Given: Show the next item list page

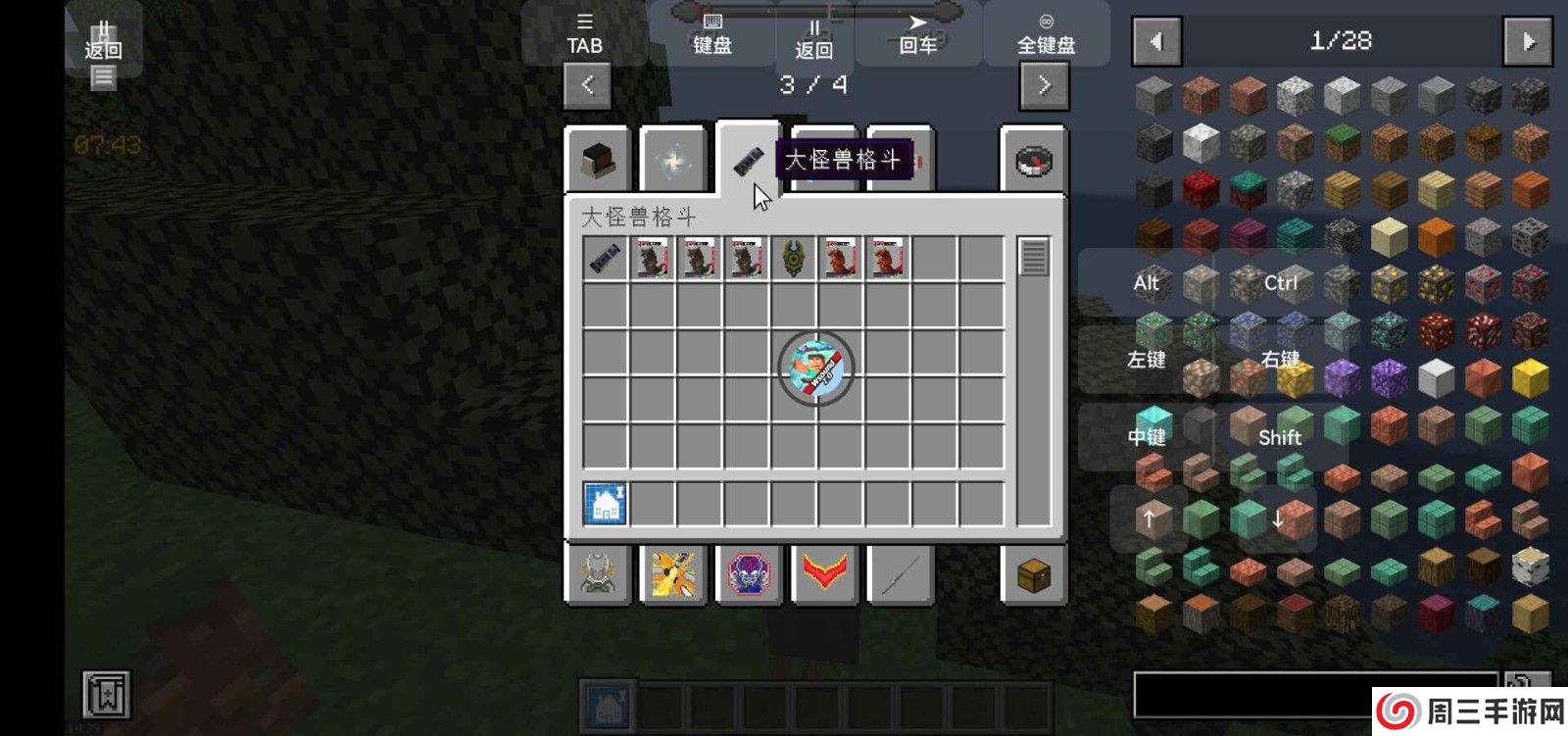Looking at the screenshot, I should point(1528,41).
